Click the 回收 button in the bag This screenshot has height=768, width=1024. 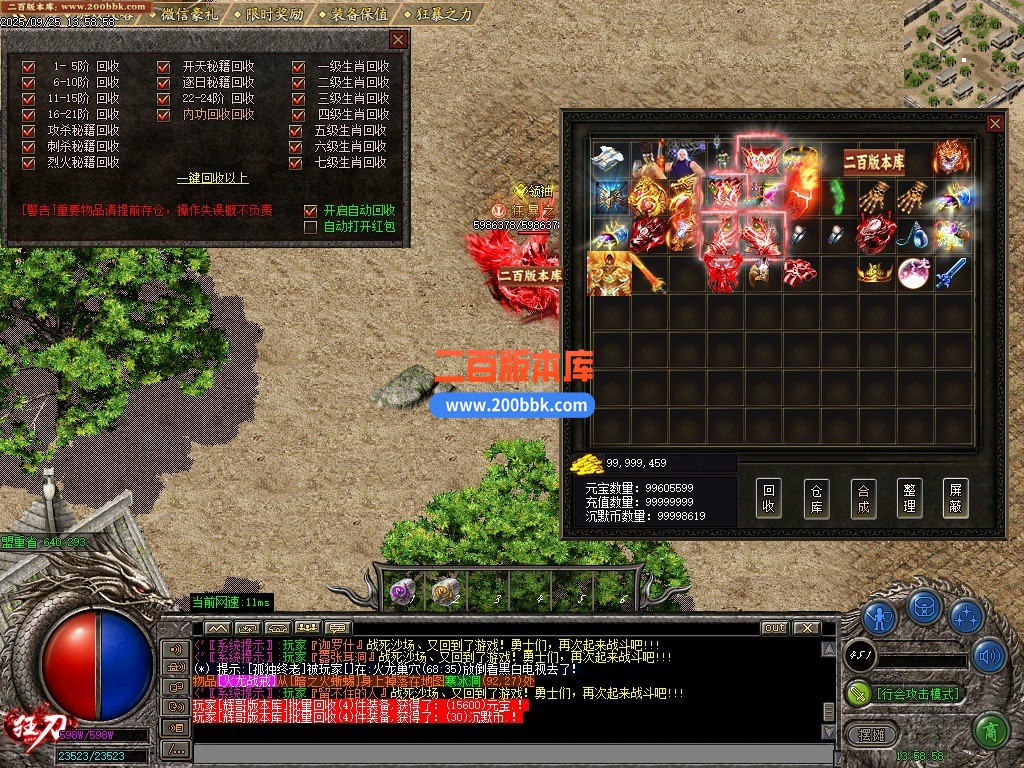click(x=768, y=498)
